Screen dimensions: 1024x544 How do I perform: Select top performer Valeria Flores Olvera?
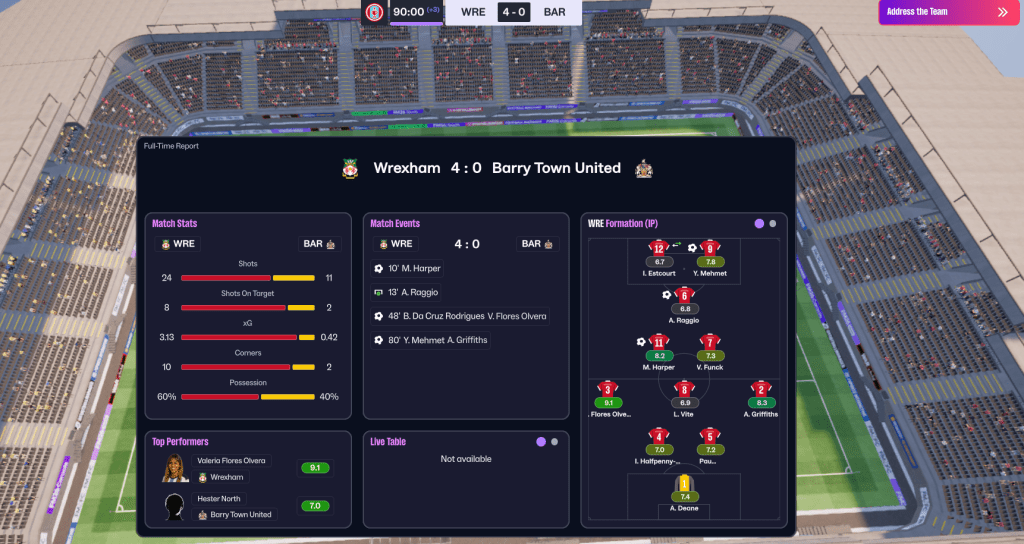(229, 468)
